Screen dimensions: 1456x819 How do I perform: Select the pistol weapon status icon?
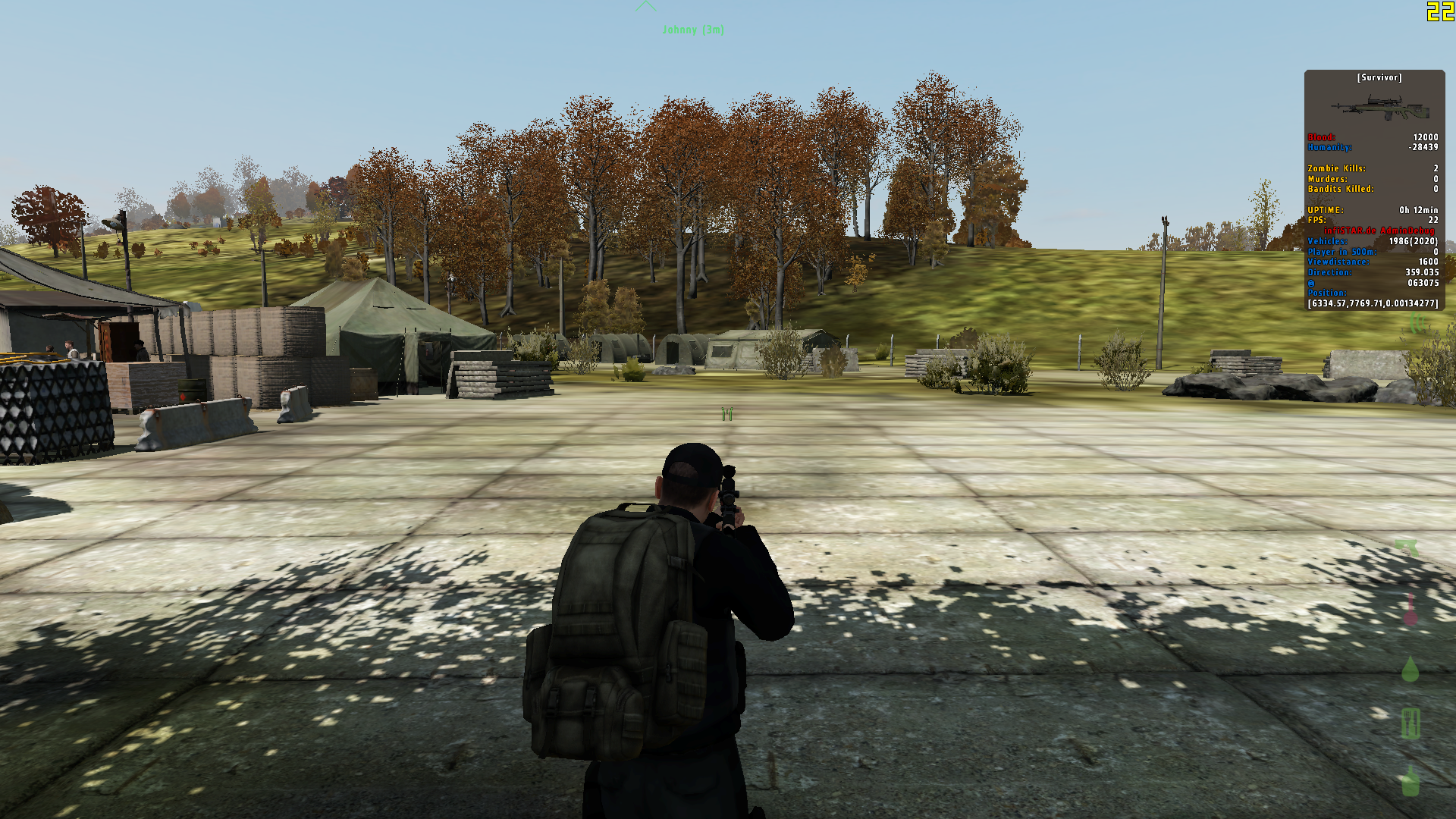coord(1407,547)
